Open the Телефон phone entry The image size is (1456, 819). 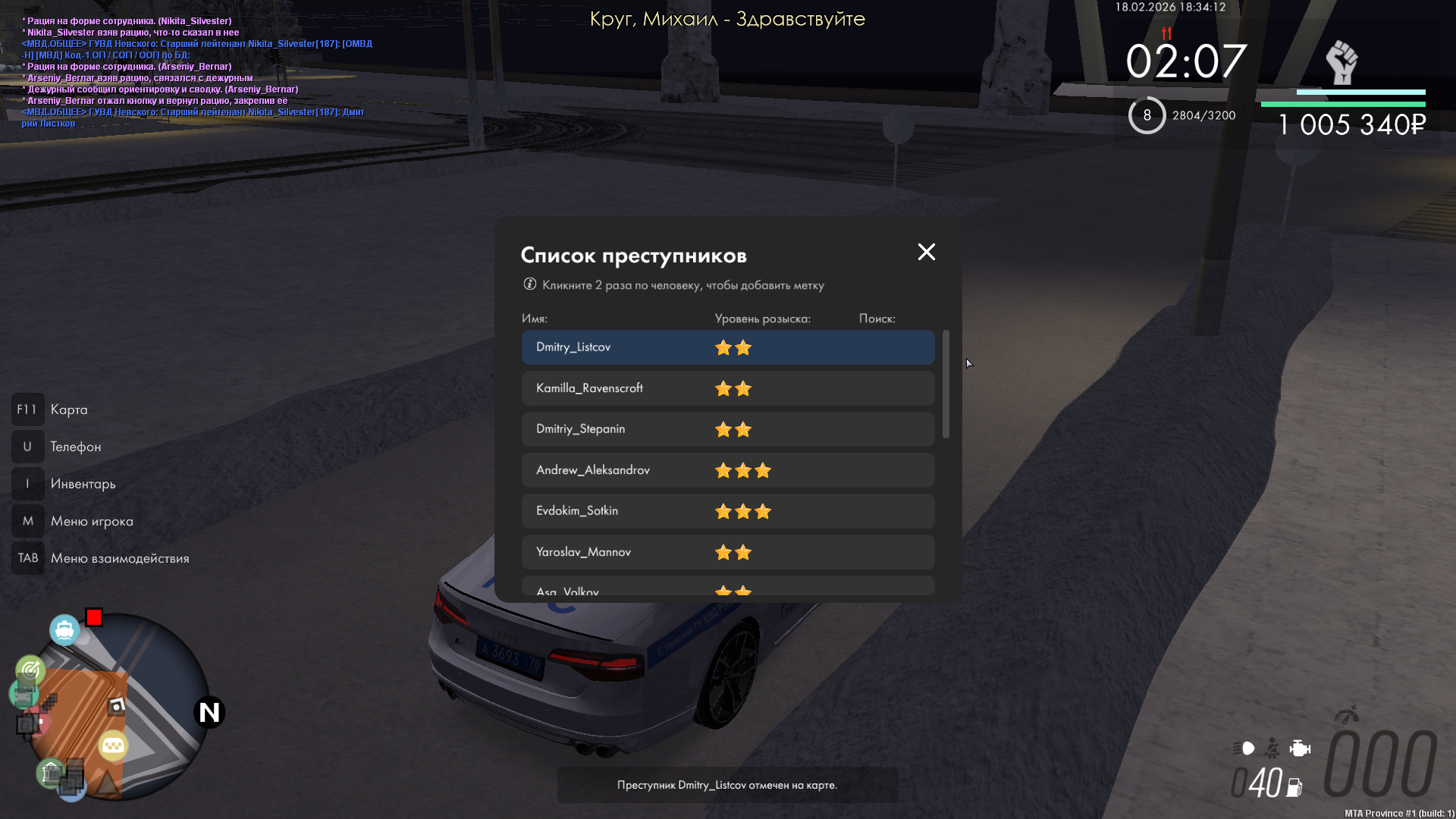pos(75,447)
